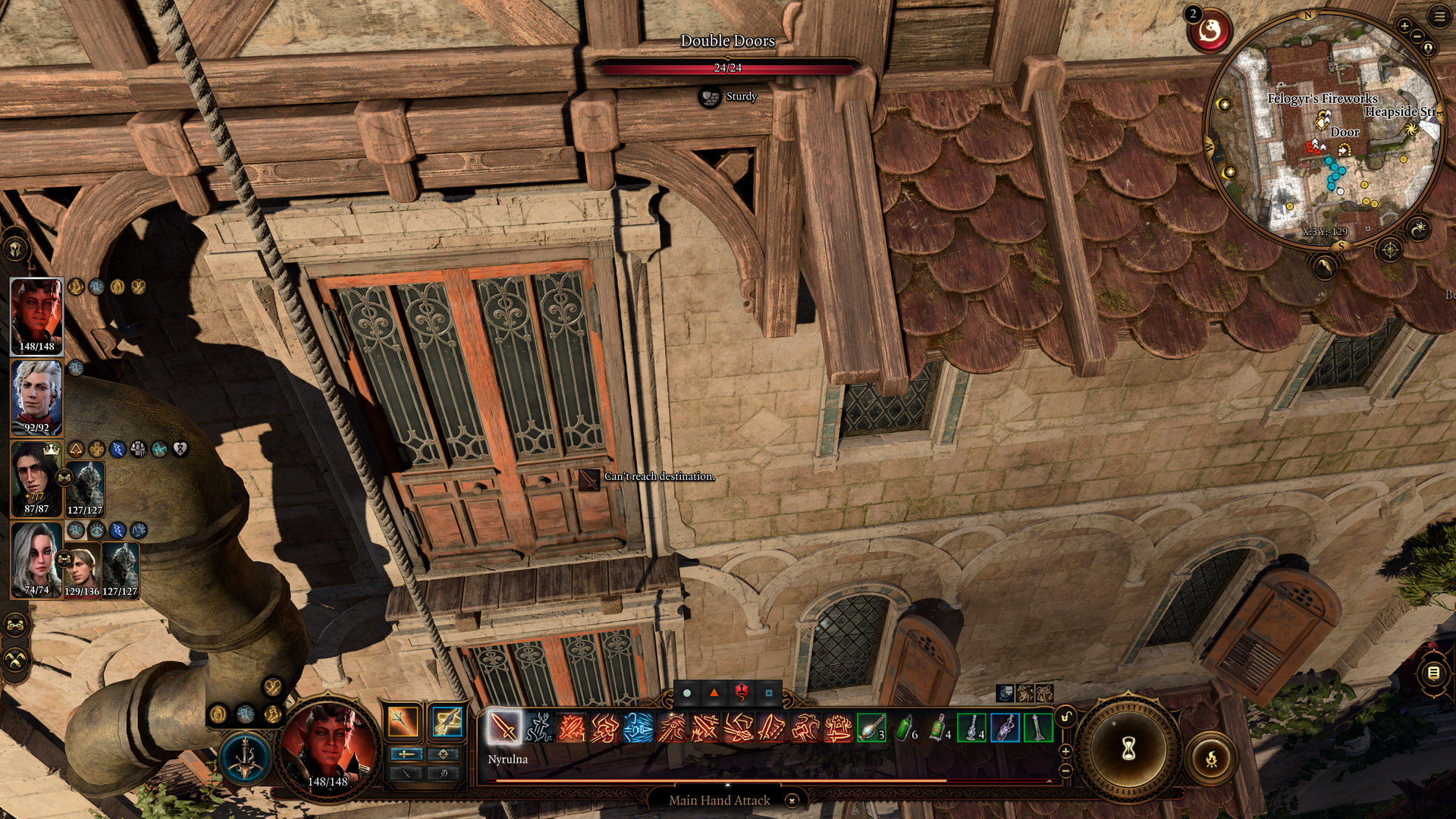Choose the ranged weapon set slot
The image size is (1456, 819).
447,721
